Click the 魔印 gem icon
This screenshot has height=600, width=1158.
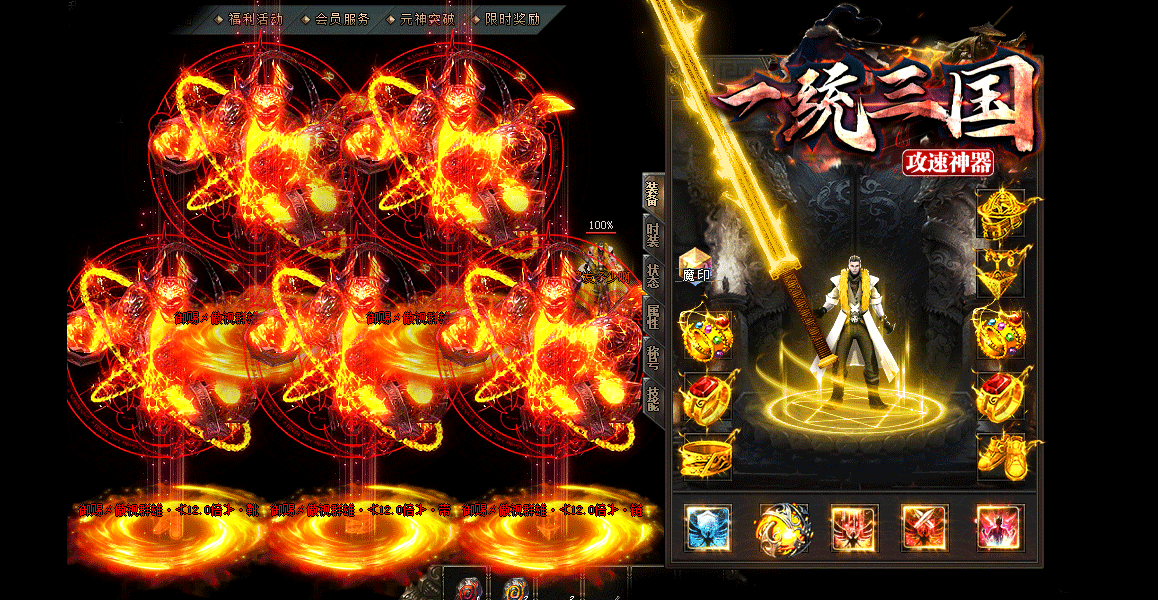click(695, 264)
